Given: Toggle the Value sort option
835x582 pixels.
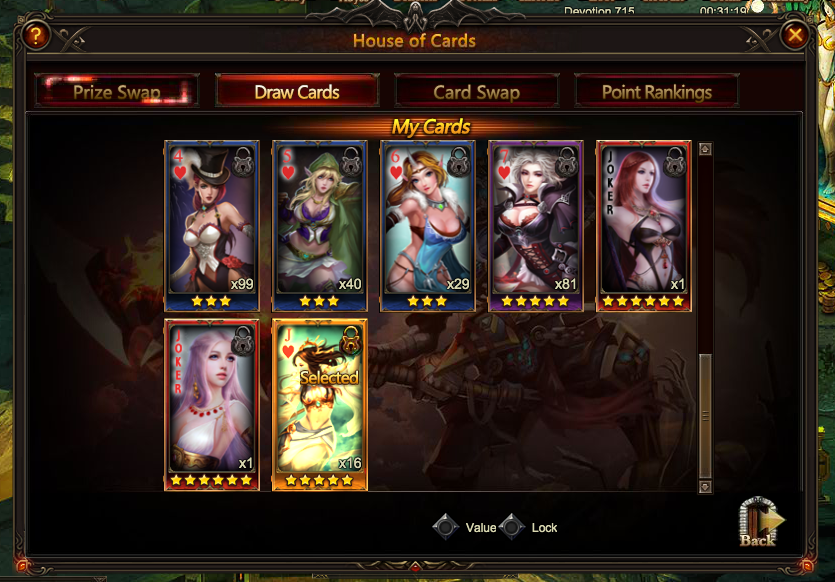Looking at the screenshot, I should click(446, 527).
